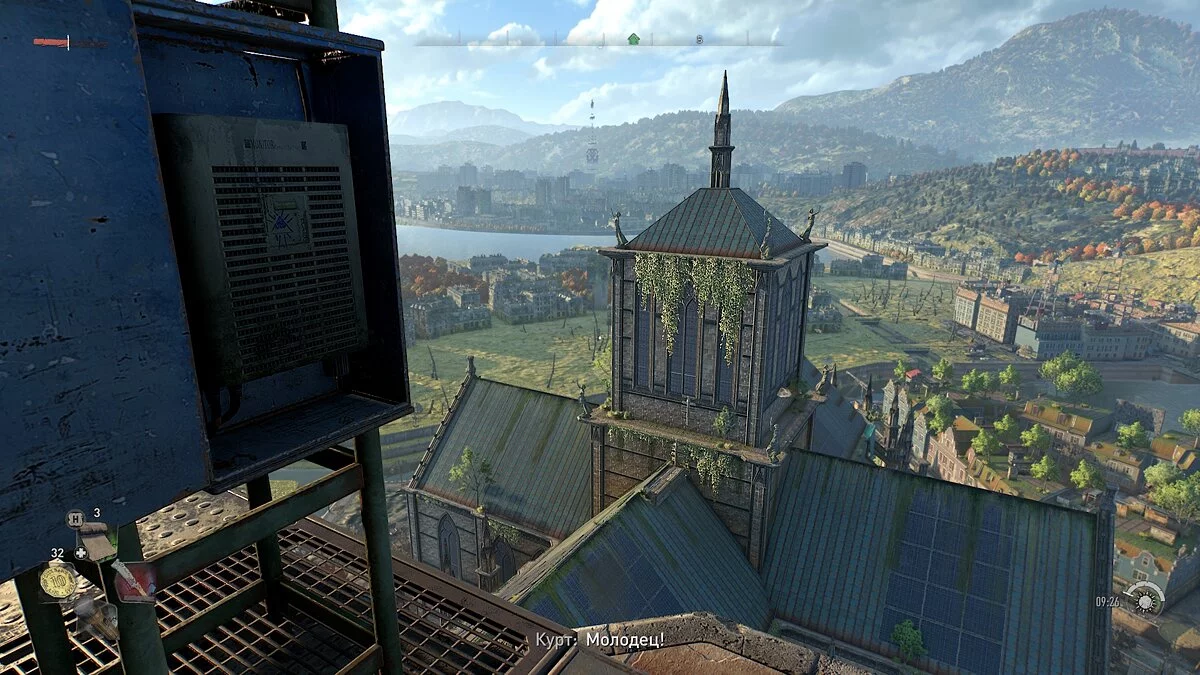Click the green house marker on the compass
The width and height of the screenshot is (1200, 675).
pyautogui.click(x=632, y=40)
